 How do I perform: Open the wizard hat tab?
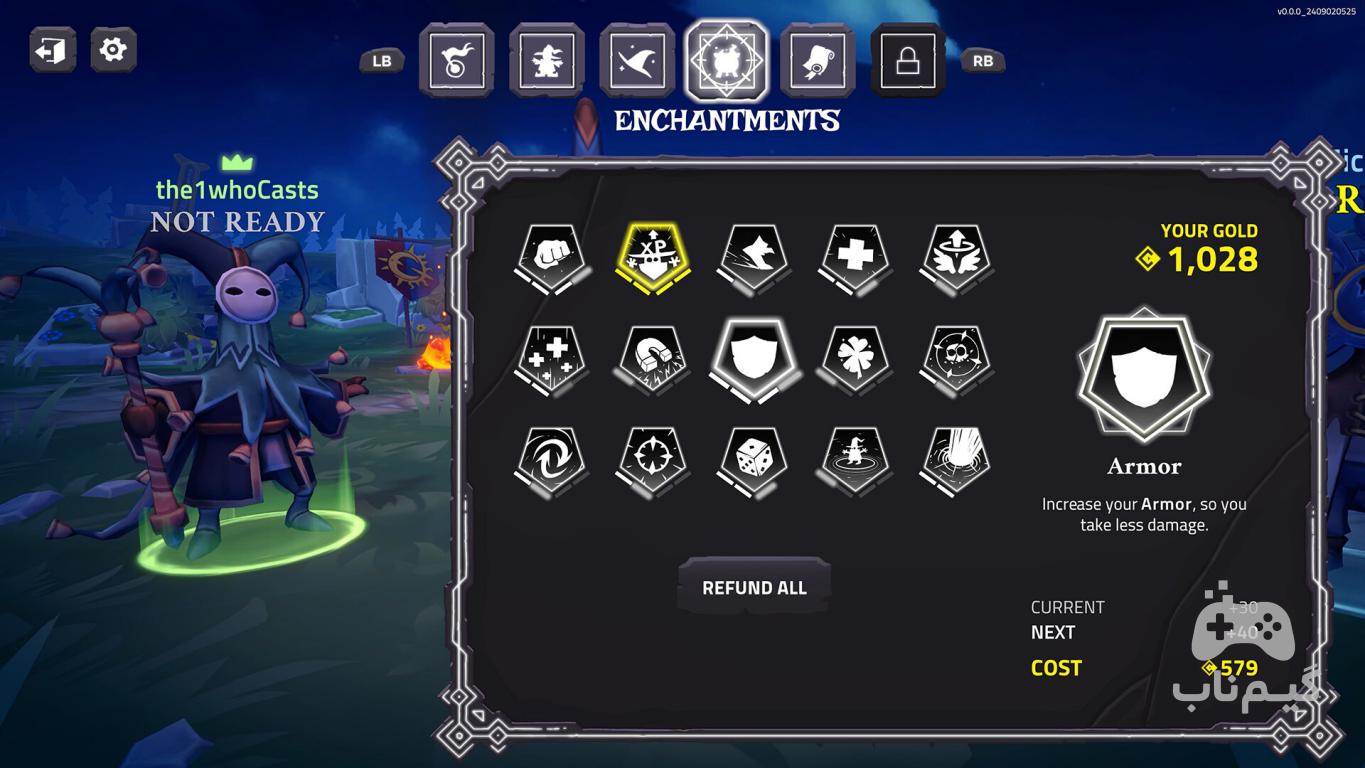click(636, 61)
